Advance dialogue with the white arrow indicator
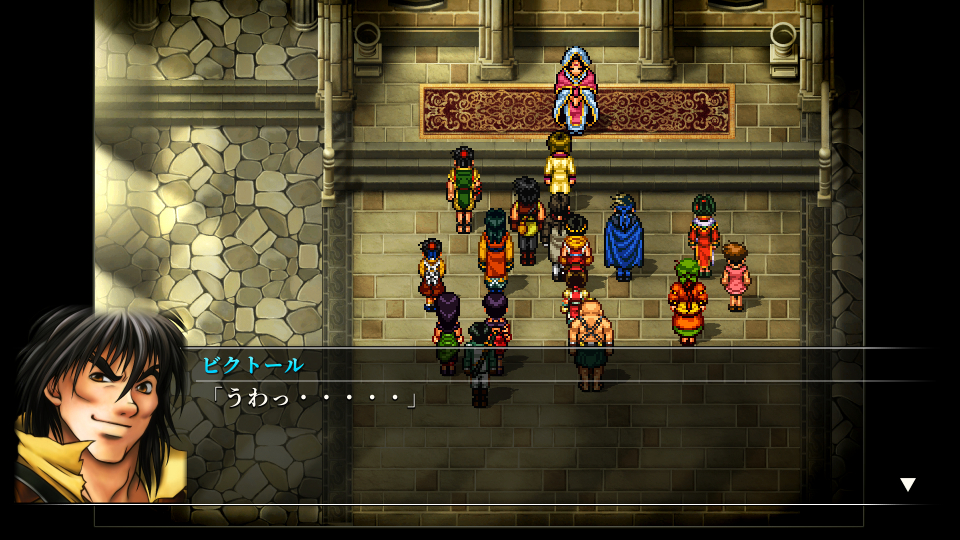Screen dimensions: 960x540 point(907,485)
